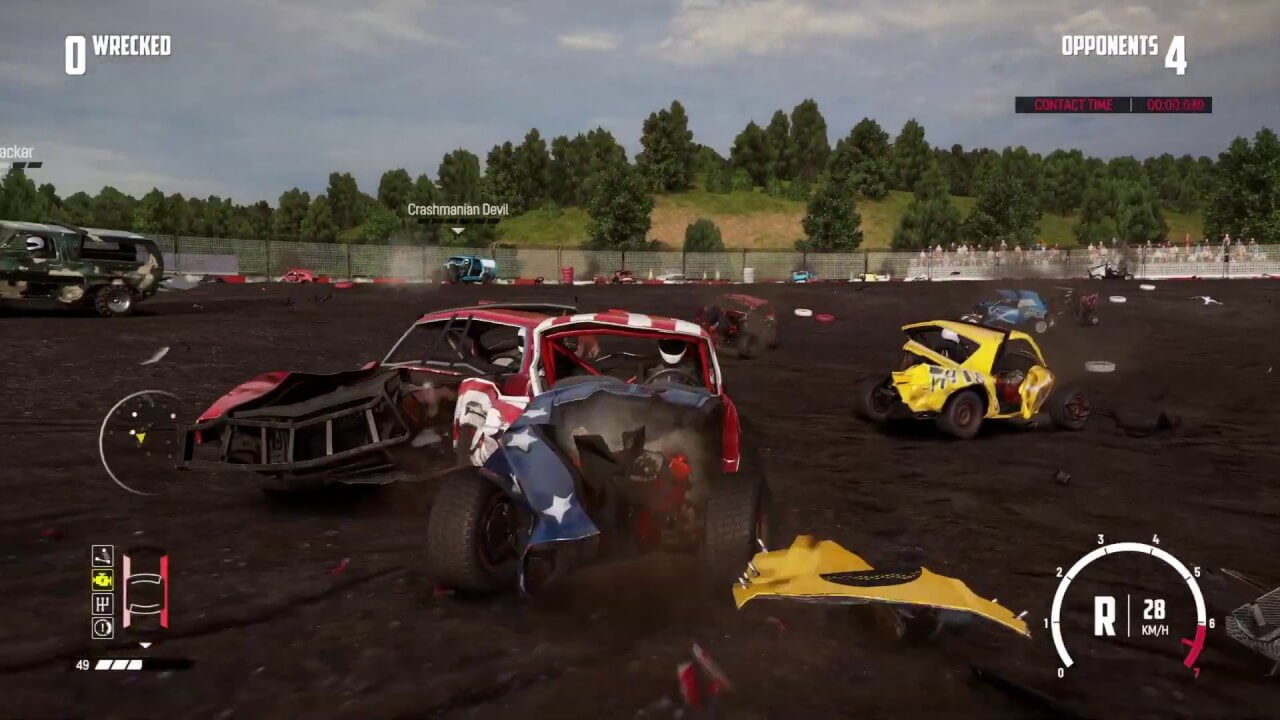The image size is (1280, 720).
Task: Click the gearbox damage indicator icon
Action: pos(102,604)
